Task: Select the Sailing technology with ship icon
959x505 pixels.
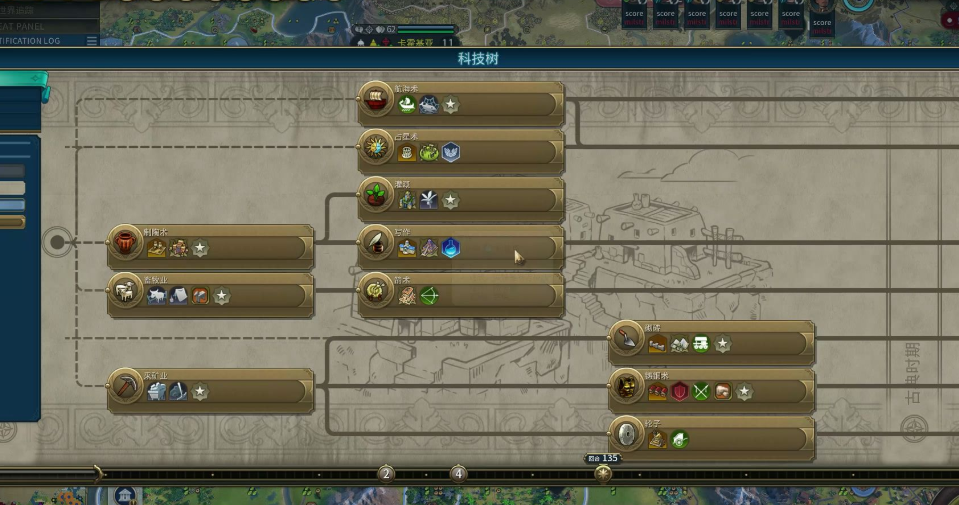Action: point(376,99)
